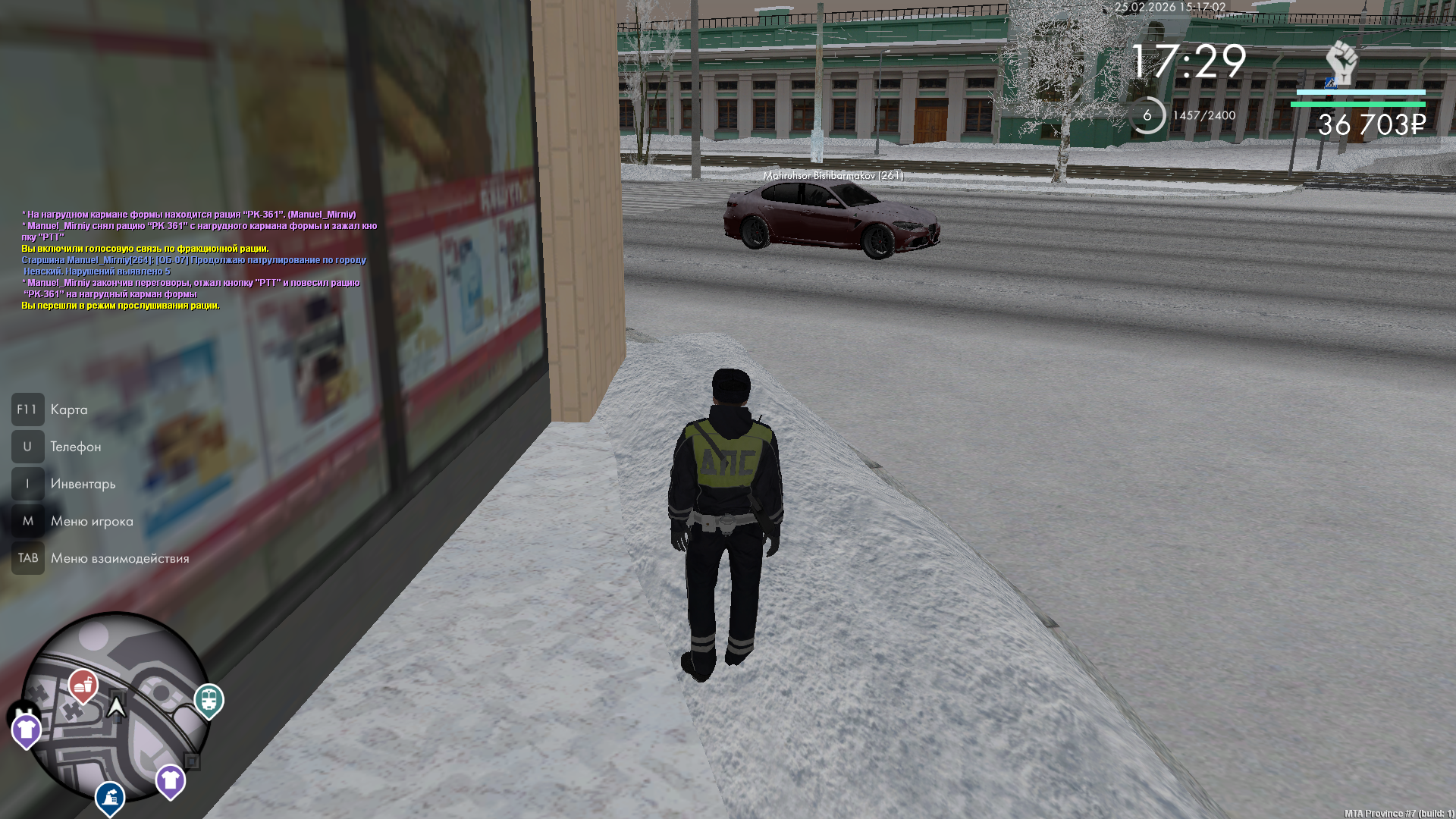Click the yellow radio listening mode chat message
The width and height of the screenshot is (1456, 819).
pyautogui.click(x=121, y=306)
